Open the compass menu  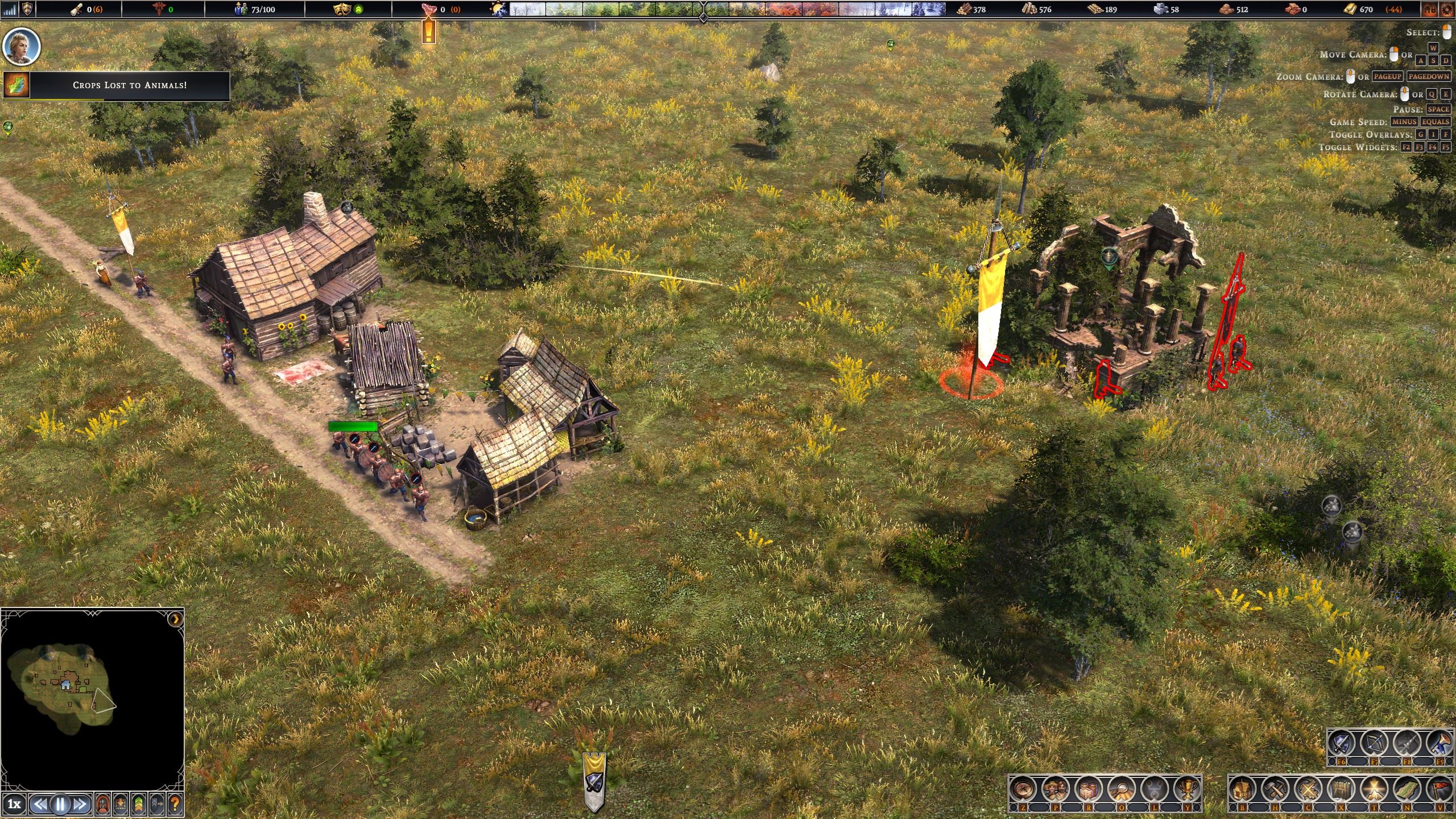tap(1023, 789)
